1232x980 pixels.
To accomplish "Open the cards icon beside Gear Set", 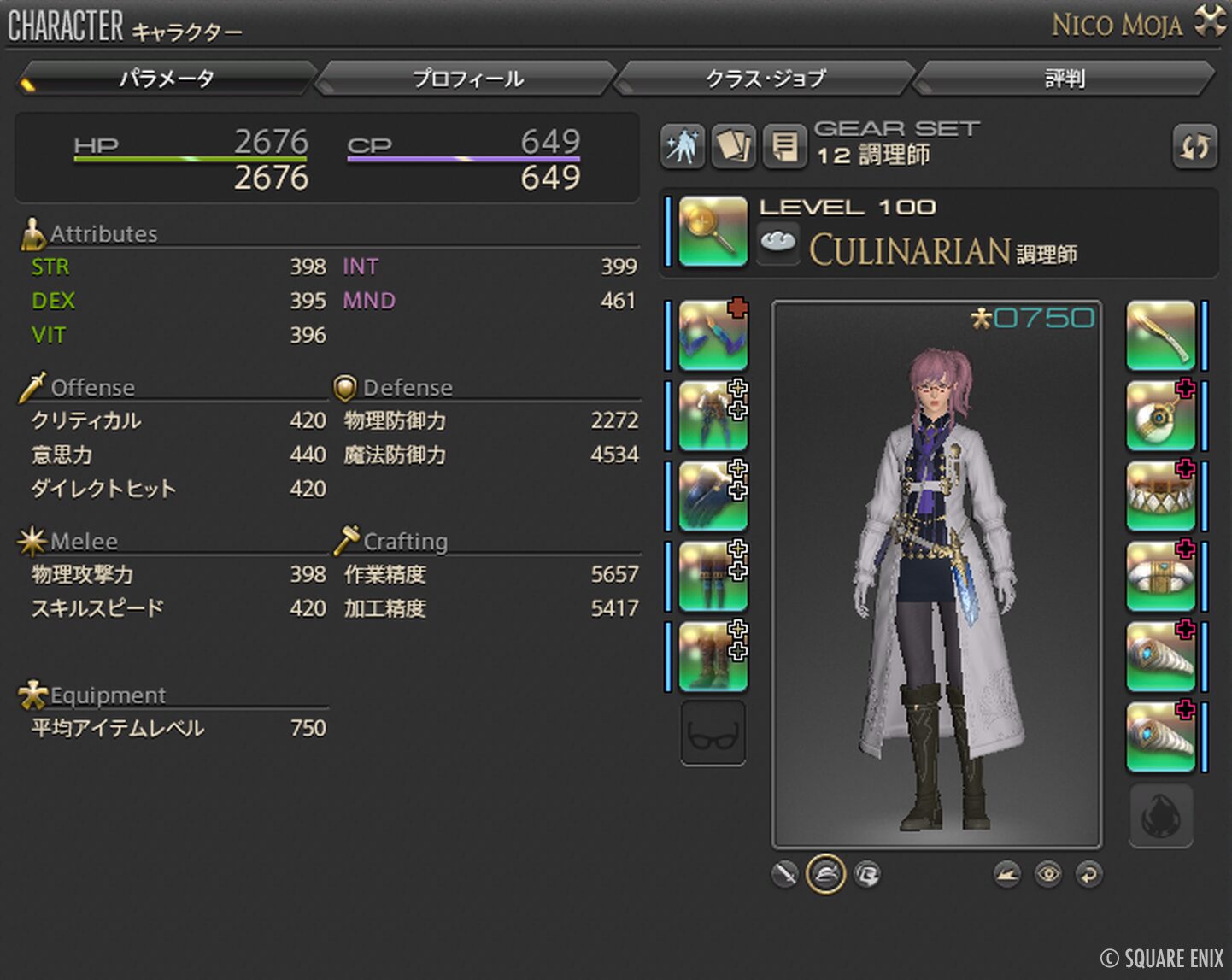I will [733, 147].
